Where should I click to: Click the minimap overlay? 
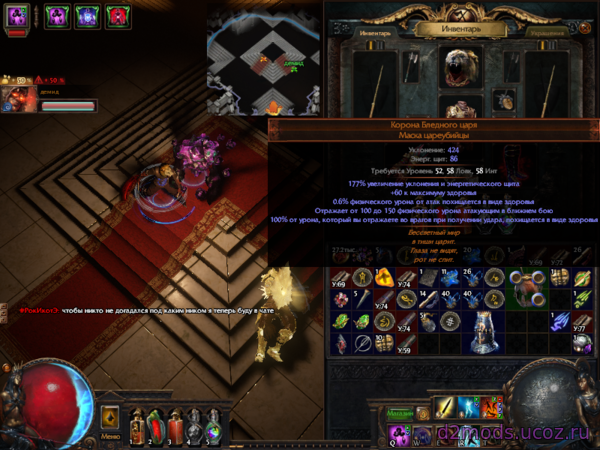pyautogui.click(x=264, y=58)
